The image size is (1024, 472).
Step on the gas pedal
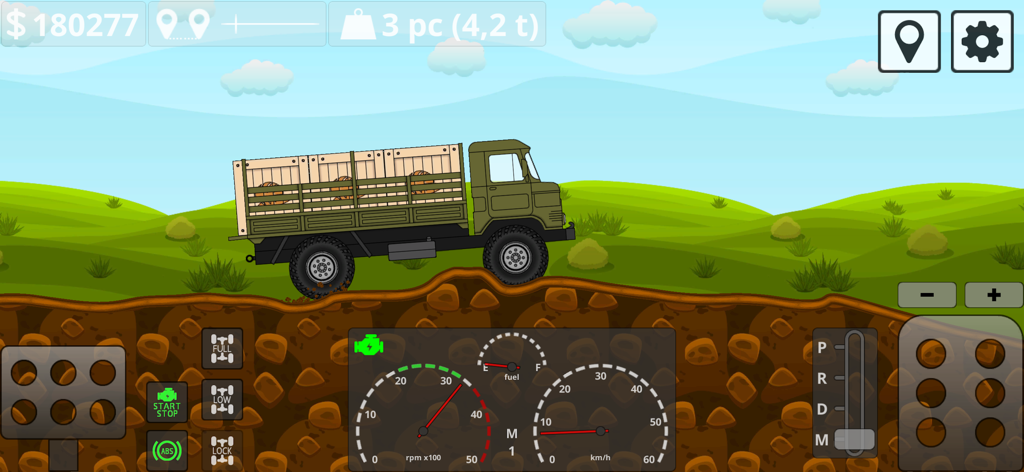960,392
